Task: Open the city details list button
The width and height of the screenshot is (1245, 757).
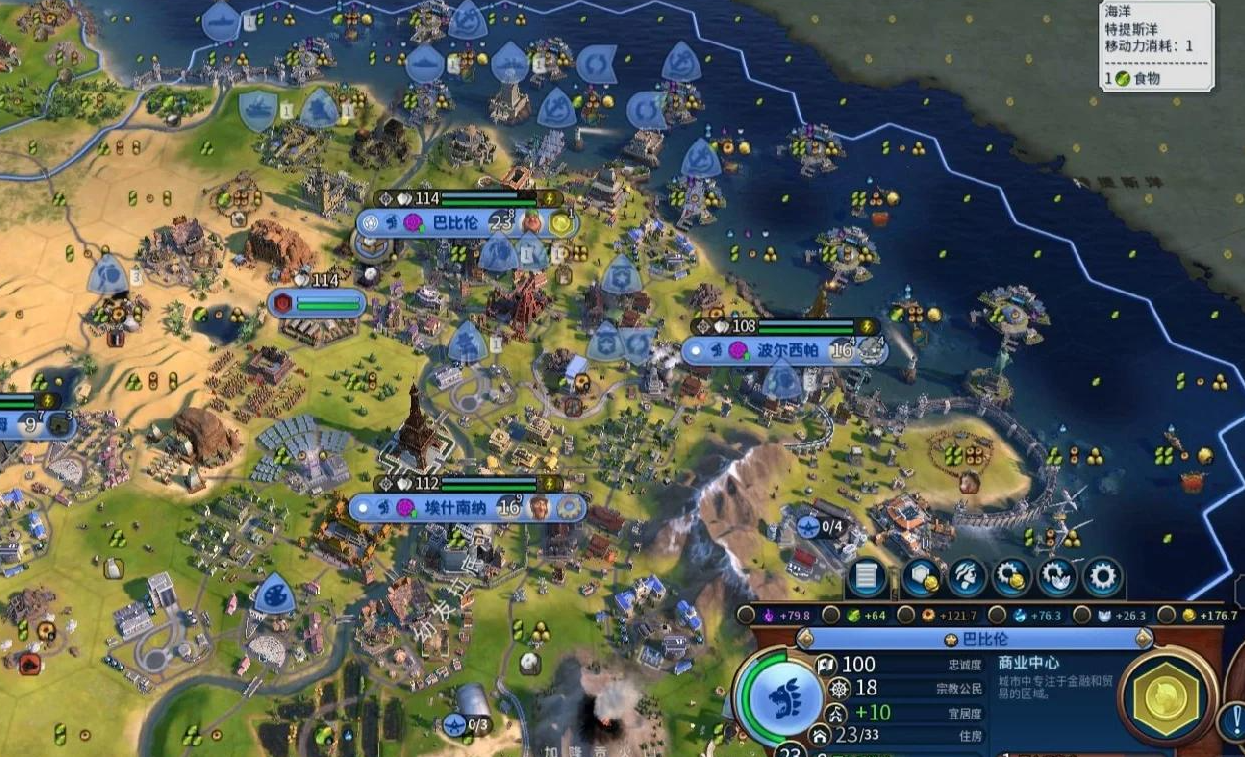Action: 867,578
